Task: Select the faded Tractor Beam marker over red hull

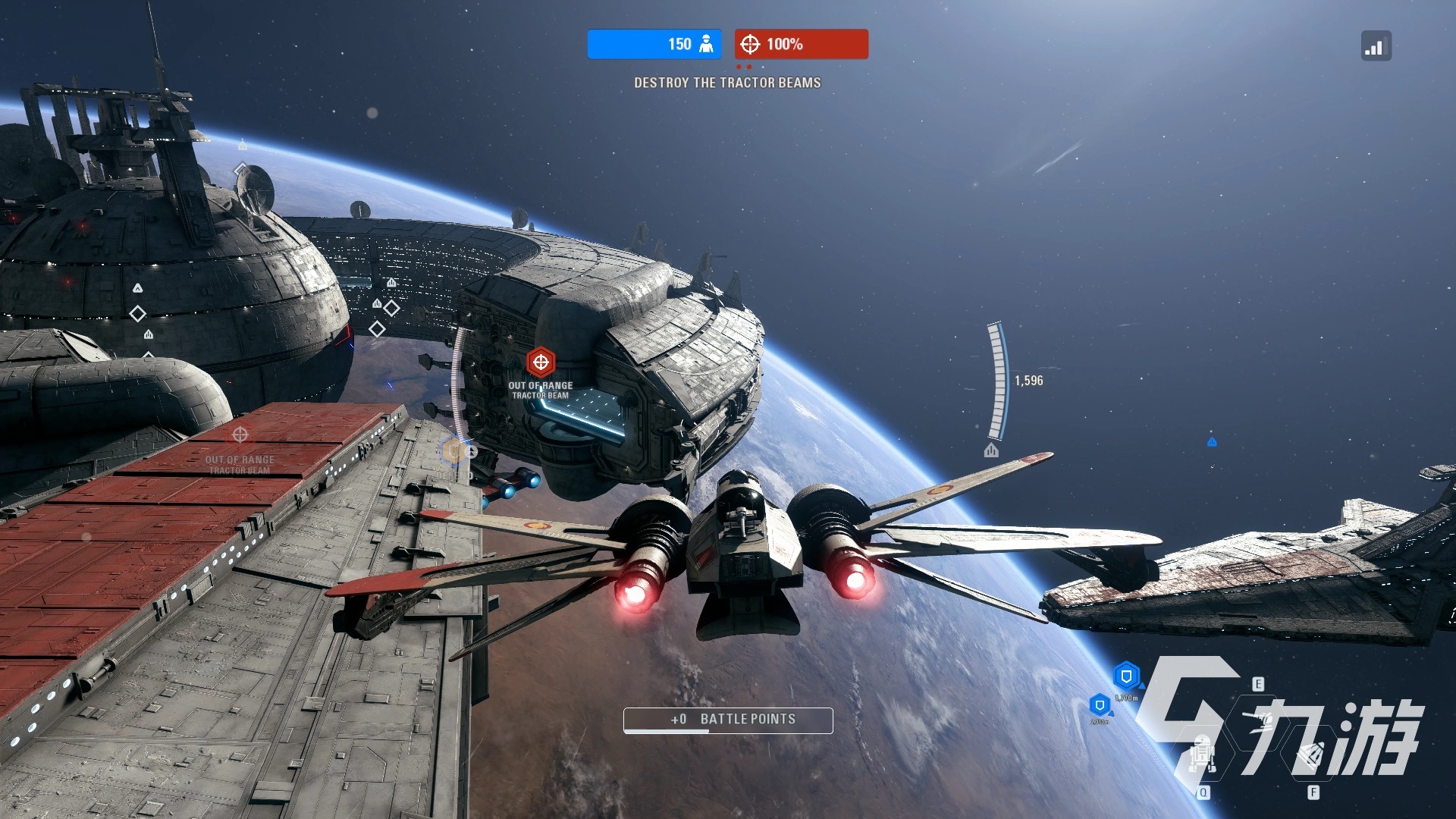Action: (x=240, y=435)
